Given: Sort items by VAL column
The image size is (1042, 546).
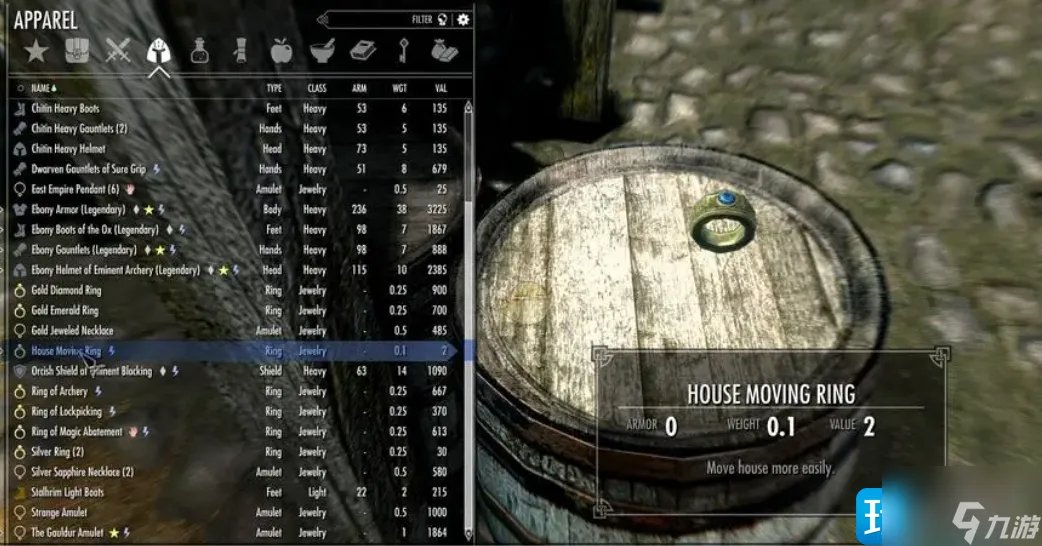Looking at the screenshot, I should point(440,88).
